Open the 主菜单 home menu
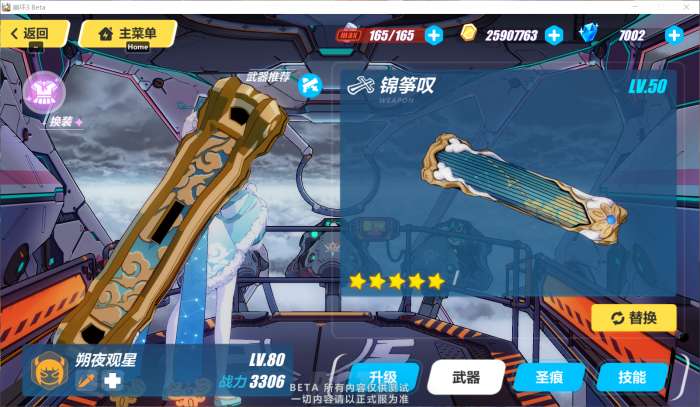The height and width of the screenshot is (407, 700). 128,34
